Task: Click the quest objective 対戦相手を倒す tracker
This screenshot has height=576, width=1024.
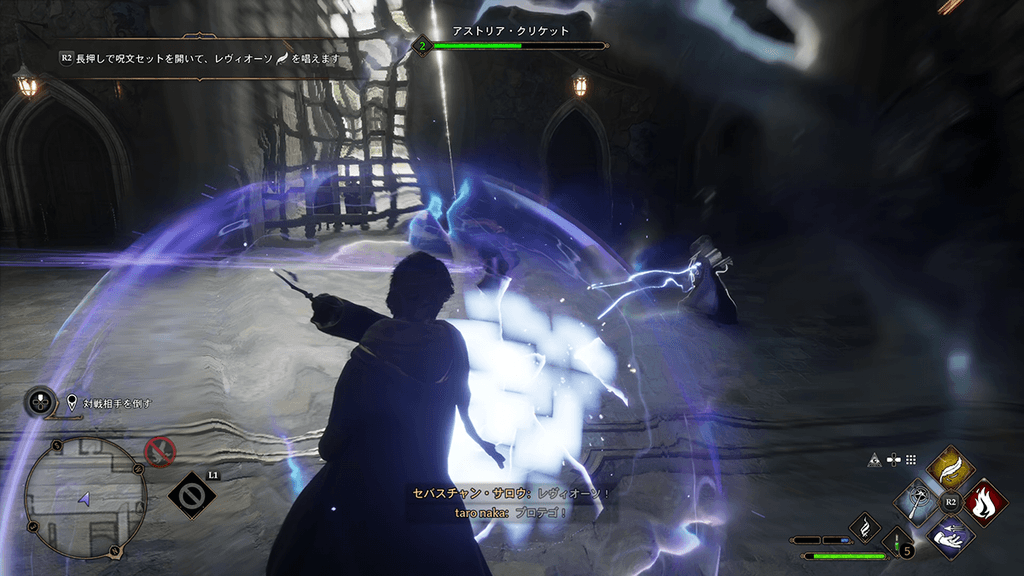Action: tap(110, 403)
